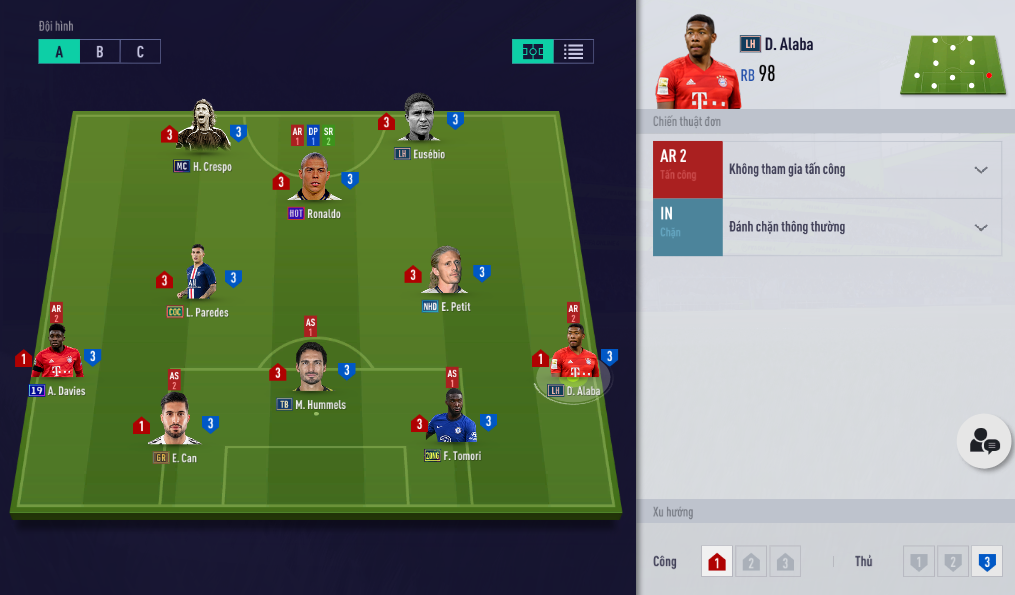Show the formation pitch view

tap(533, 52)
